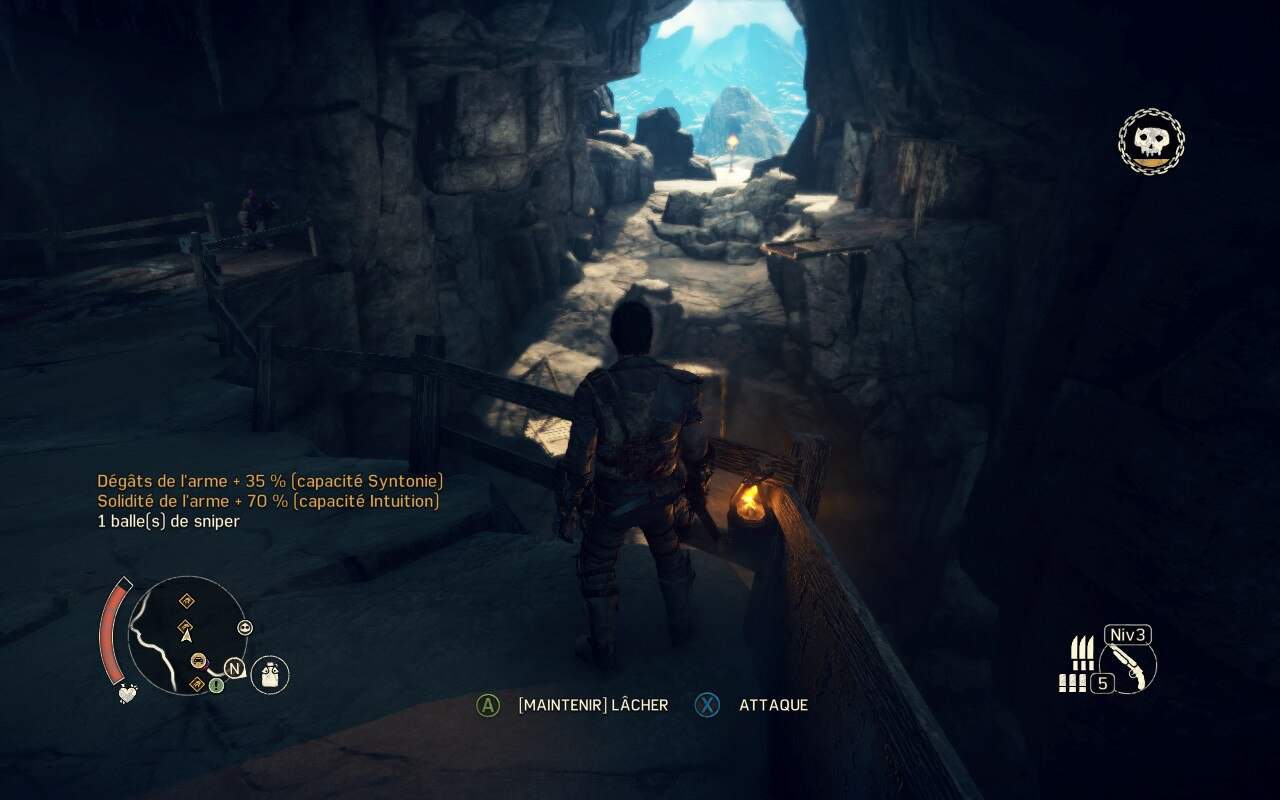Click the north compass N marker
The height and width of the screenshot is (800, 1280).
click(234, 668)
